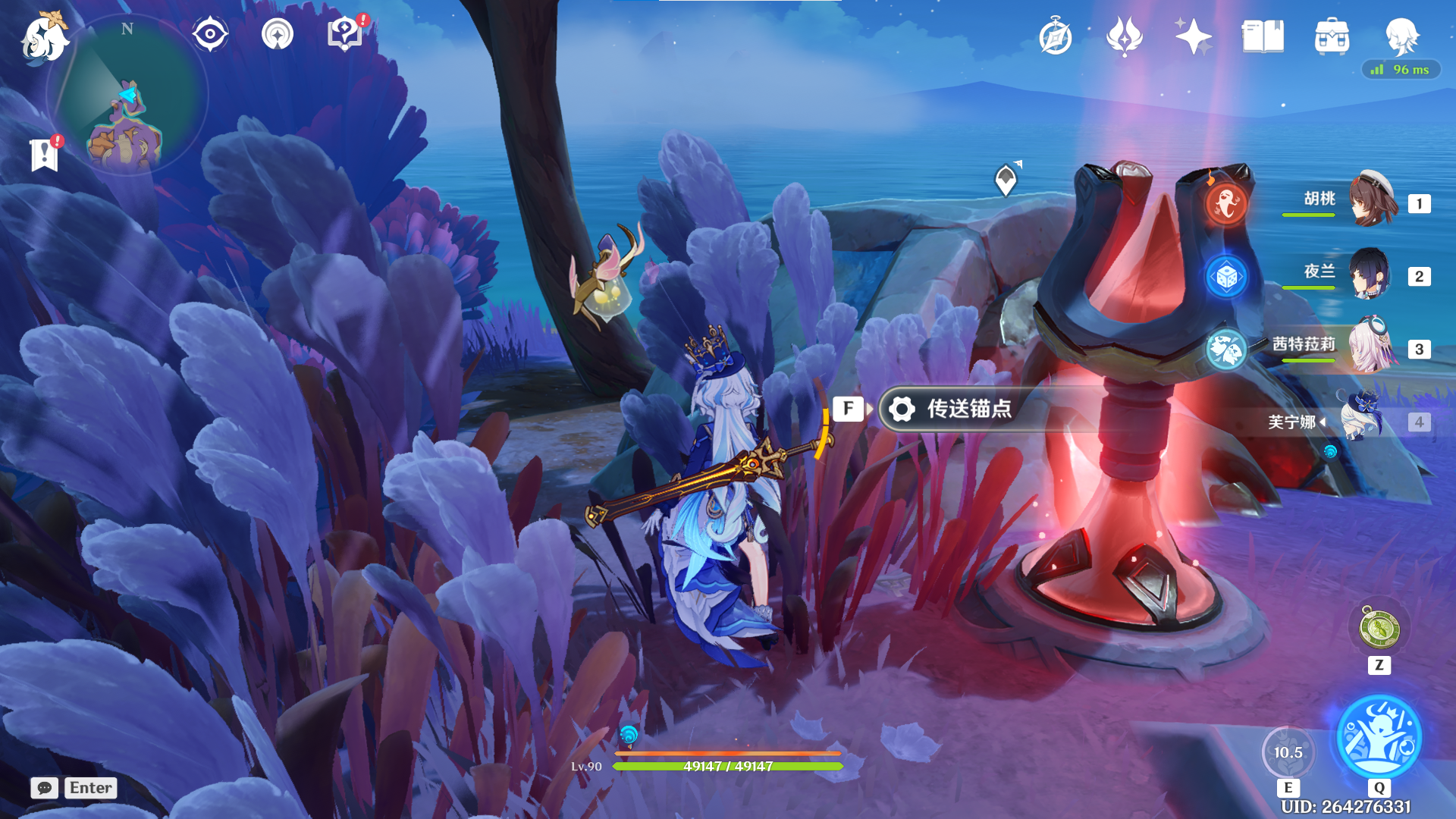Open the inventory backpack
1456x819 pixels.
(x=1332, y=36)
